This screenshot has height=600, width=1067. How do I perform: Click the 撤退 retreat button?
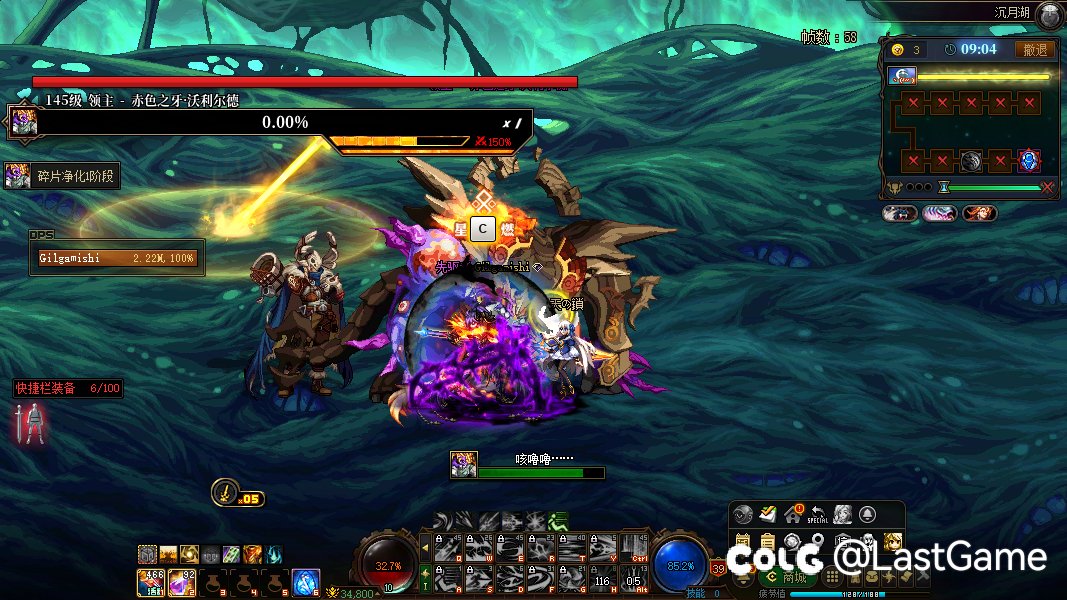click(1035, 49)
